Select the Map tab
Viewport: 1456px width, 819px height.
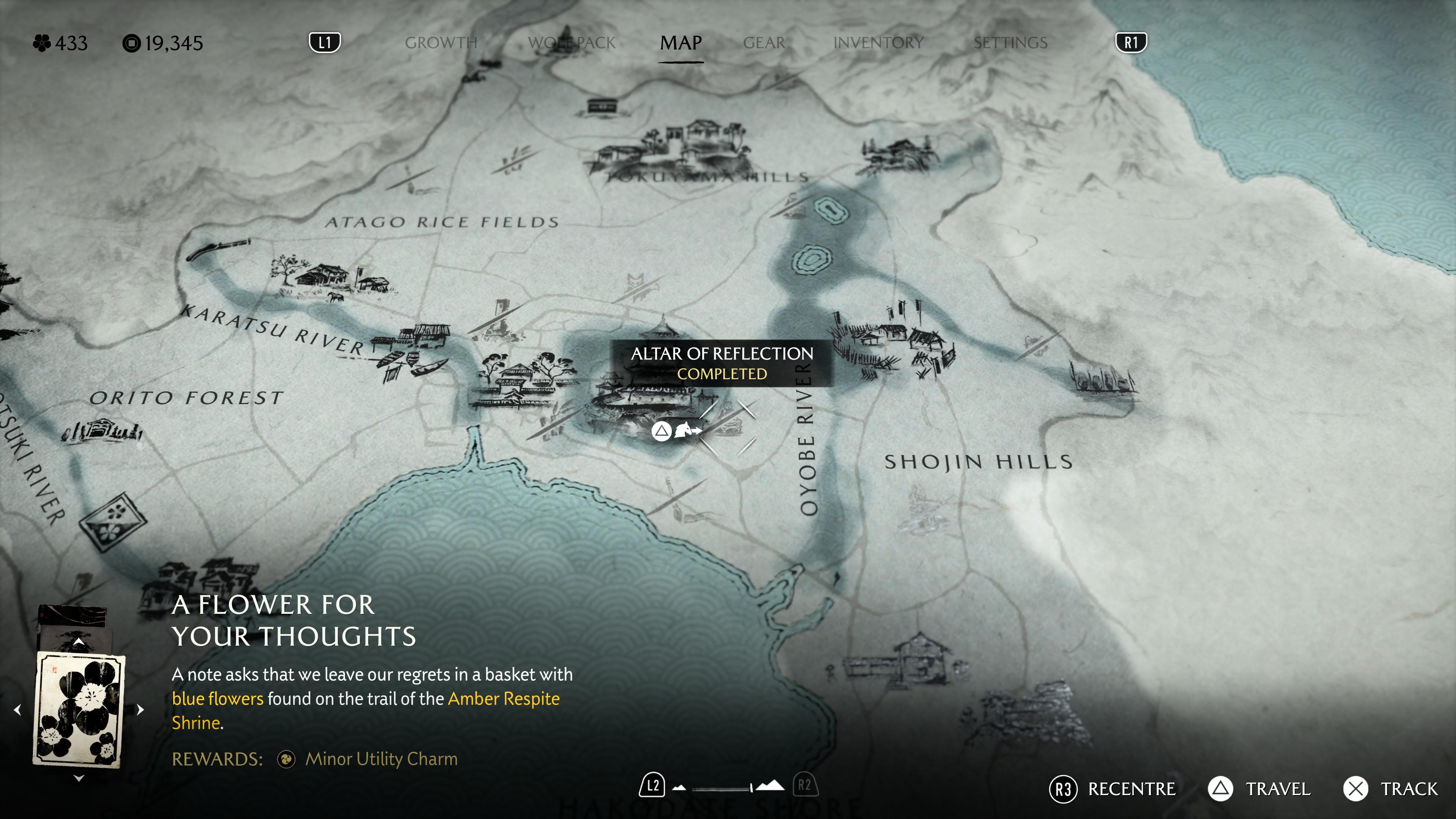[681, 43]
